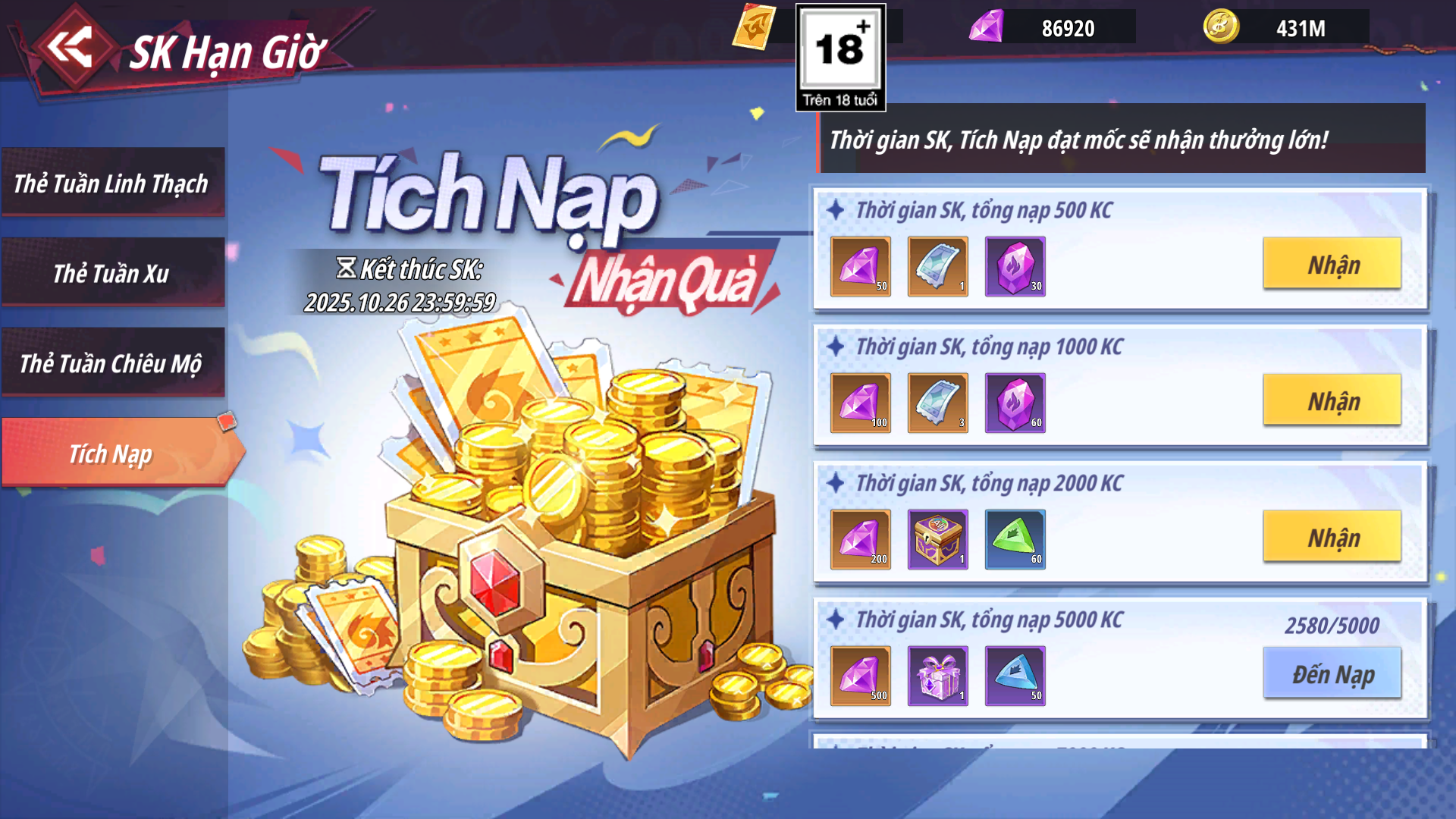Switch to the Thẻ Tuần Xu tab
This screenshot has height=819, width=1456.
[112, 273]
